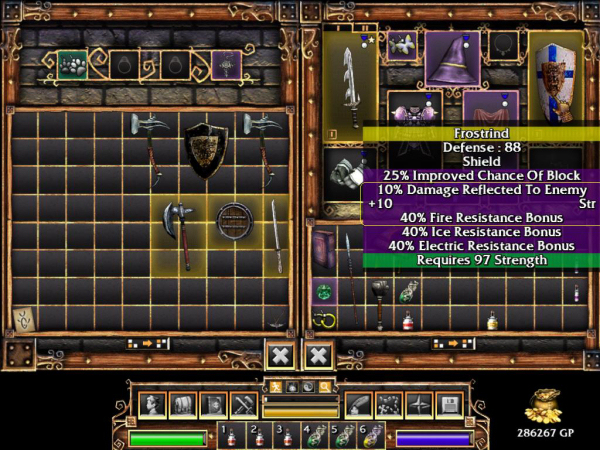Pick up the round wooden buckler

pos(235,221)
